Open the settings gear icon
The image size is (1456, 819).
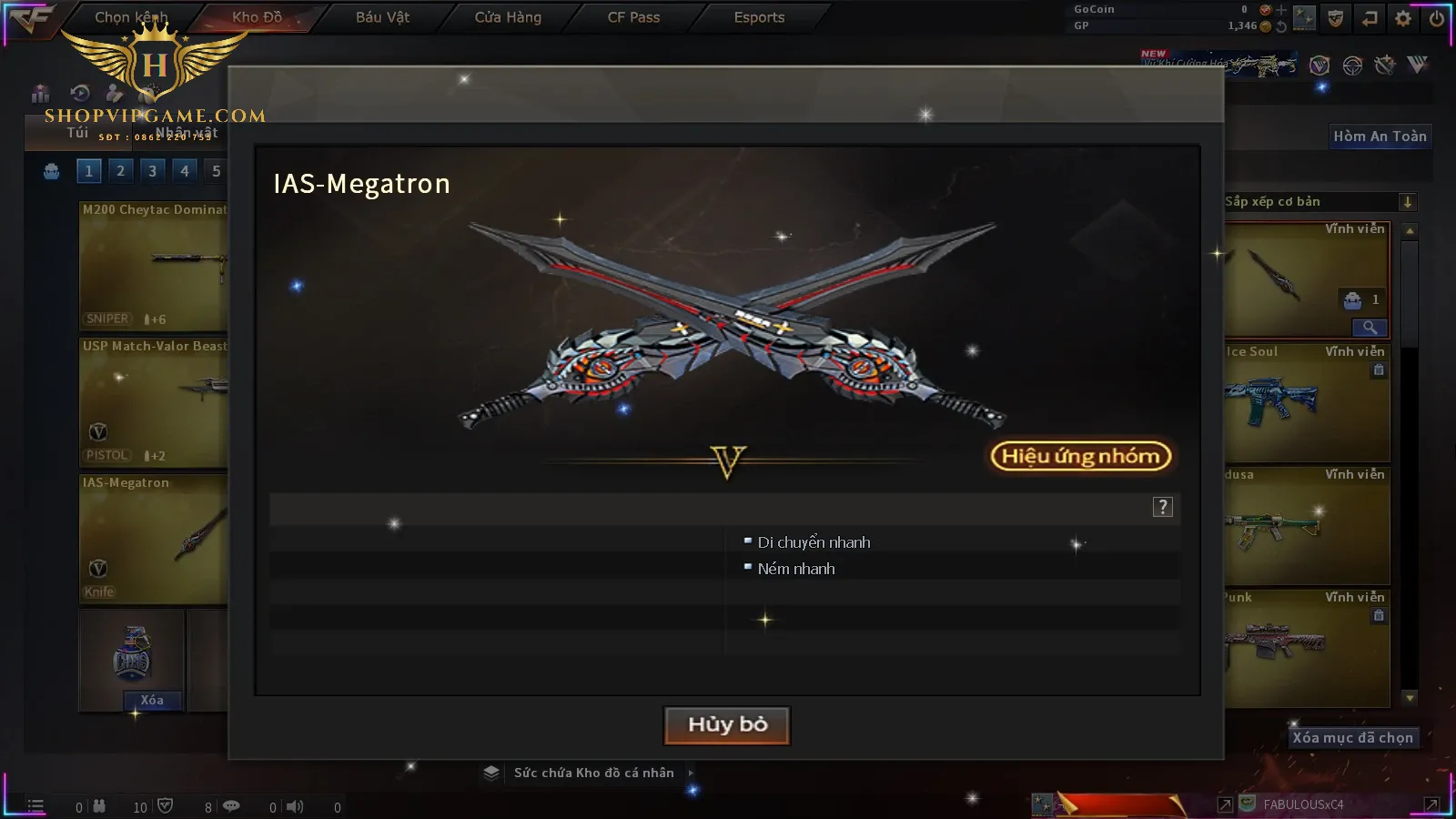pos(1403,18)
